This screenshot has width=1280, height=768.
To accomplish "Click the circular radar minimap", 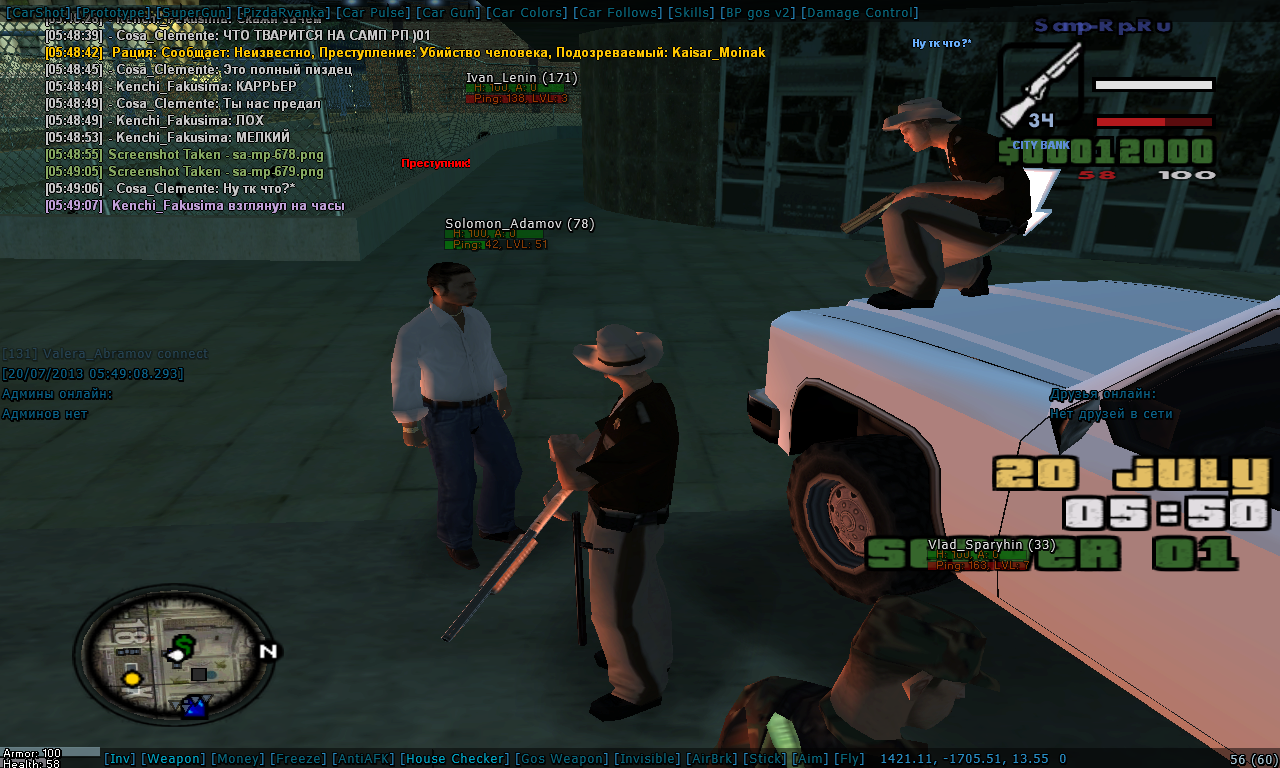I will click(x=175, y=652).
